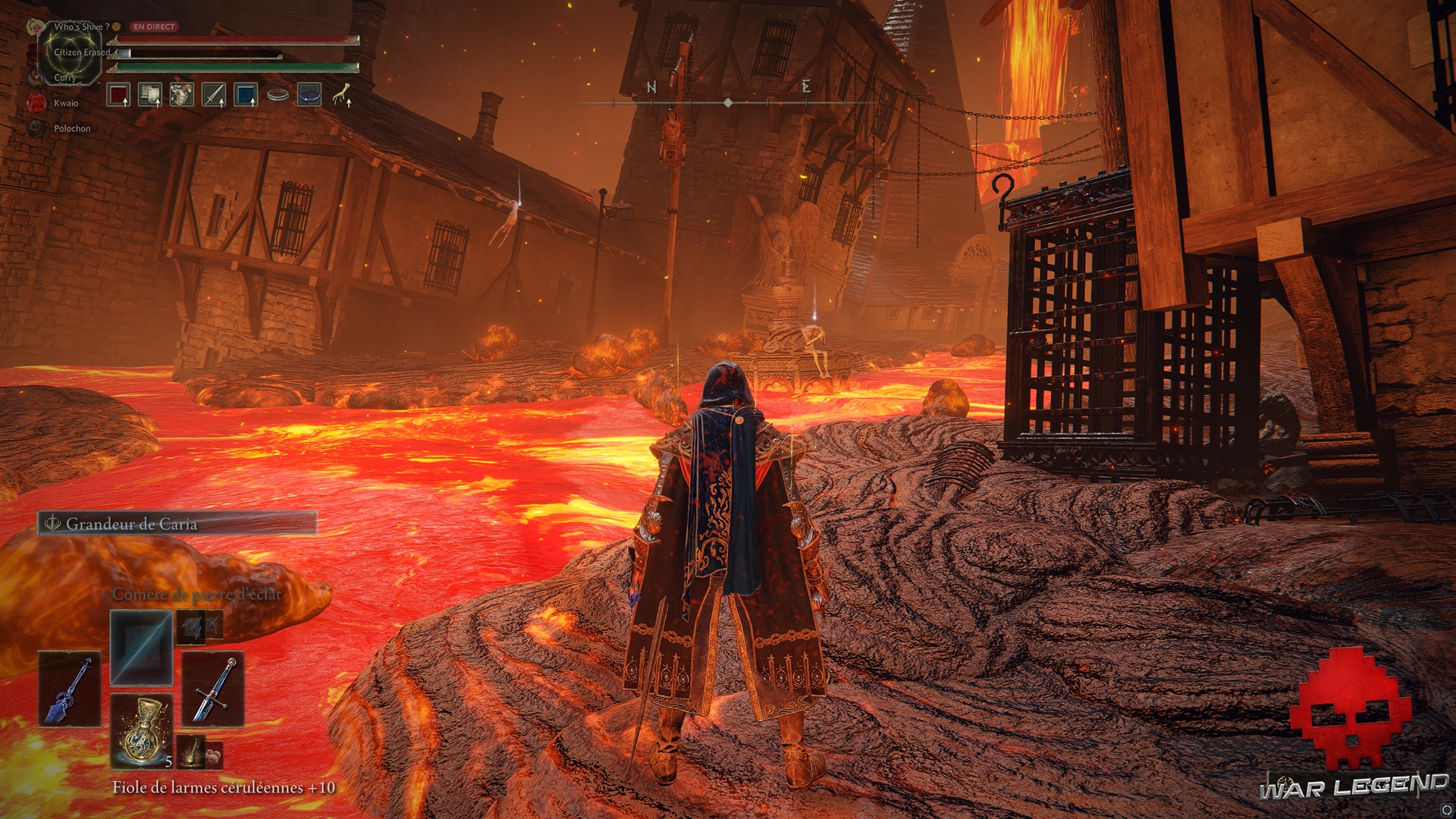Choose the Comète de pierre d'éclat spell slot
The width and height of the screenshot is (1456, 819).
pyautogui.click(x=142, y=648)
